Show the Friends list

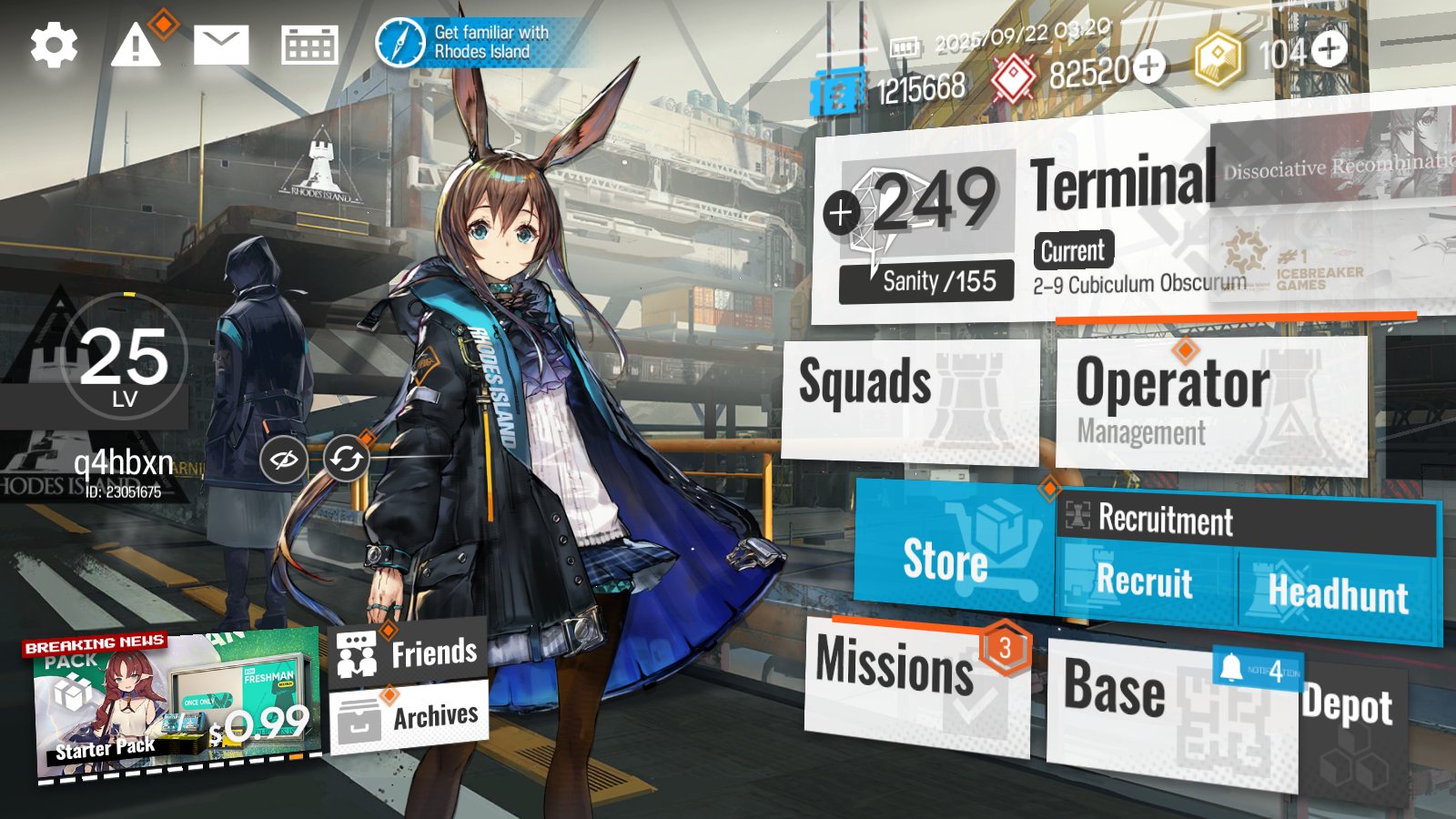[409, 652]
